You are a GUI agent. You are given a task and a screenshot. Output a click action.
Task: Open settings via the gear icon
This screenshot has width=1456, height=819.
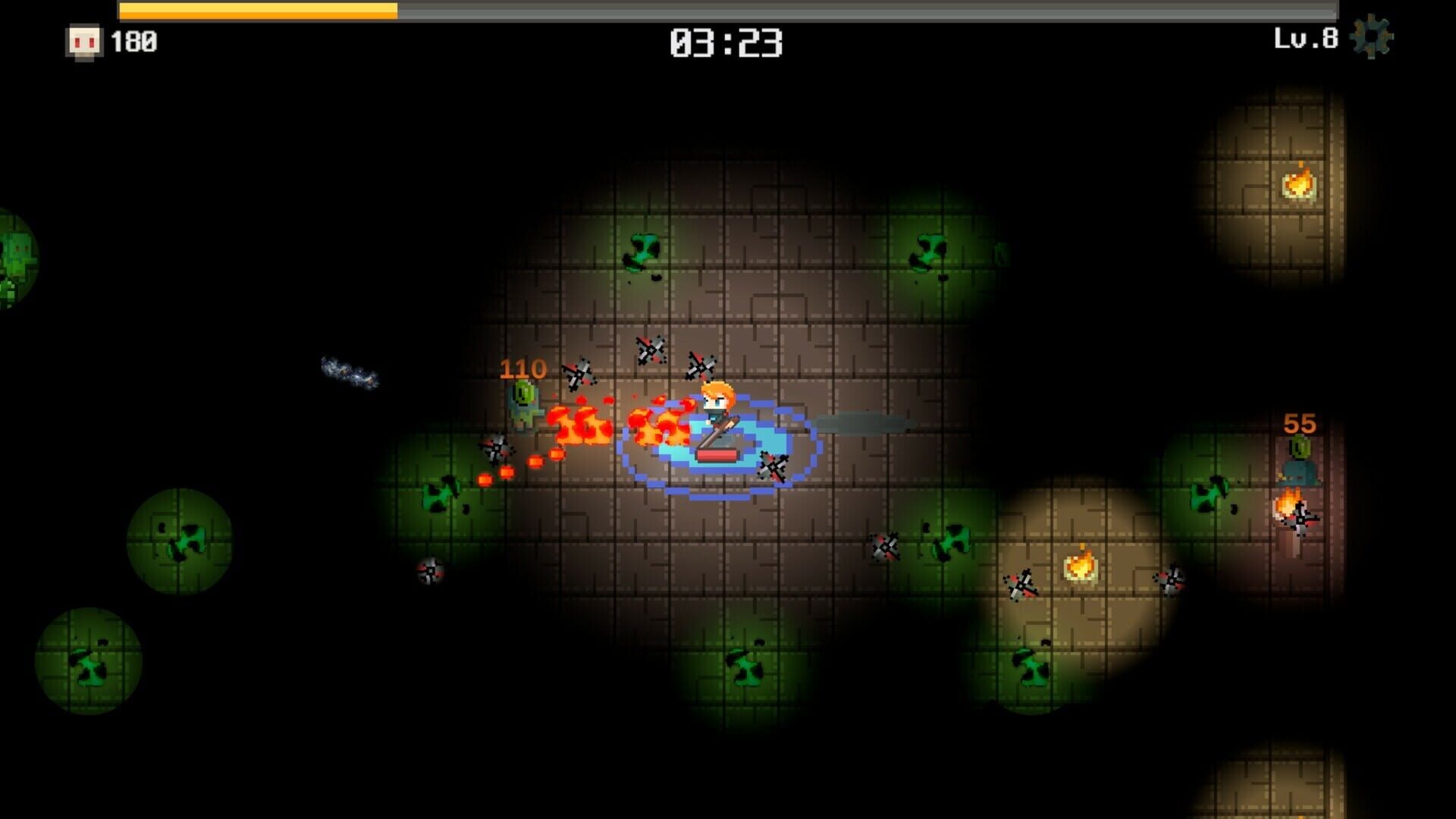tap(1372, 38)
